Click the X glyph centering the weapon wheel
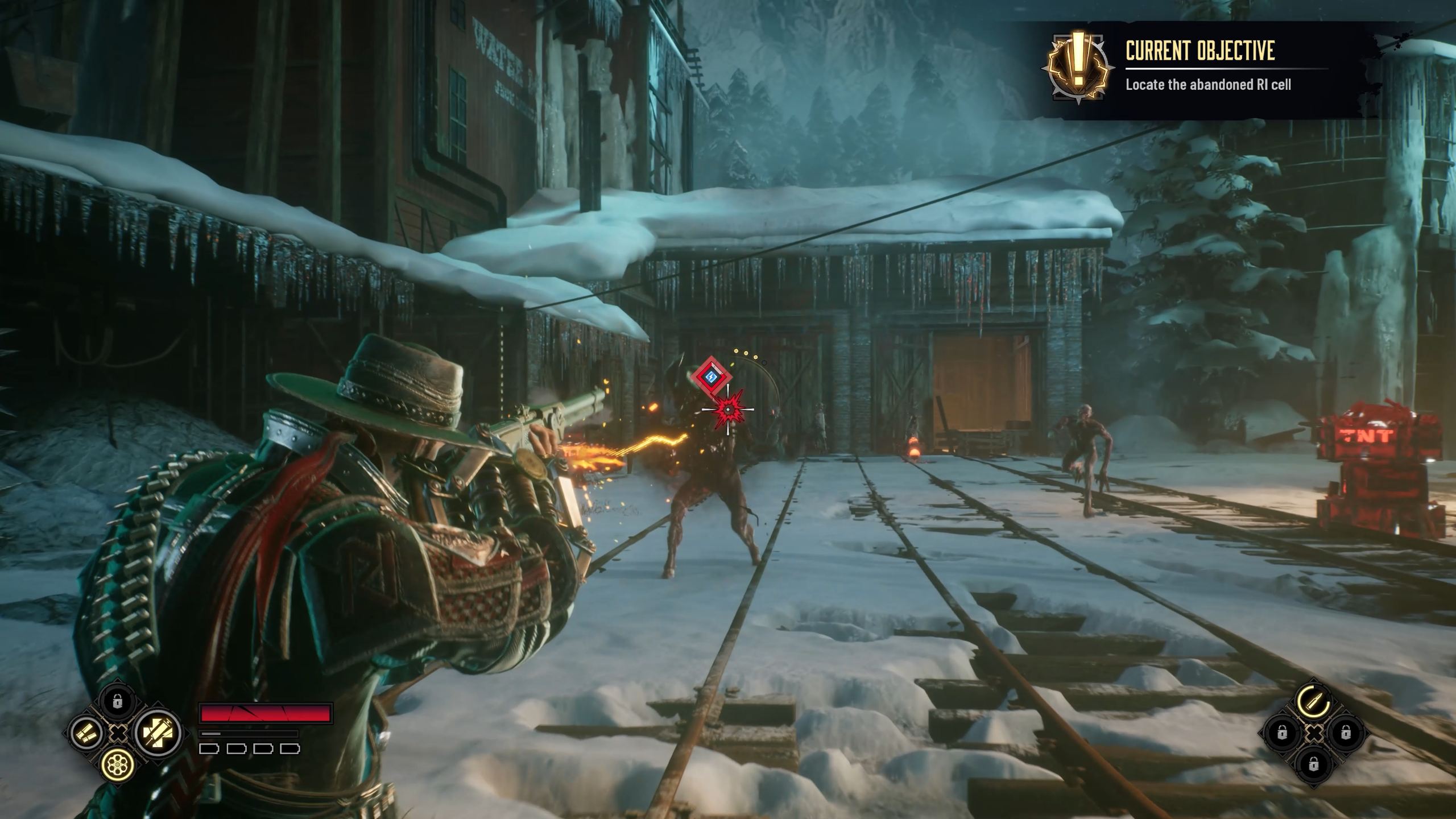The width and height of the screenshot is (1456, 819). [x=118, y=735]
